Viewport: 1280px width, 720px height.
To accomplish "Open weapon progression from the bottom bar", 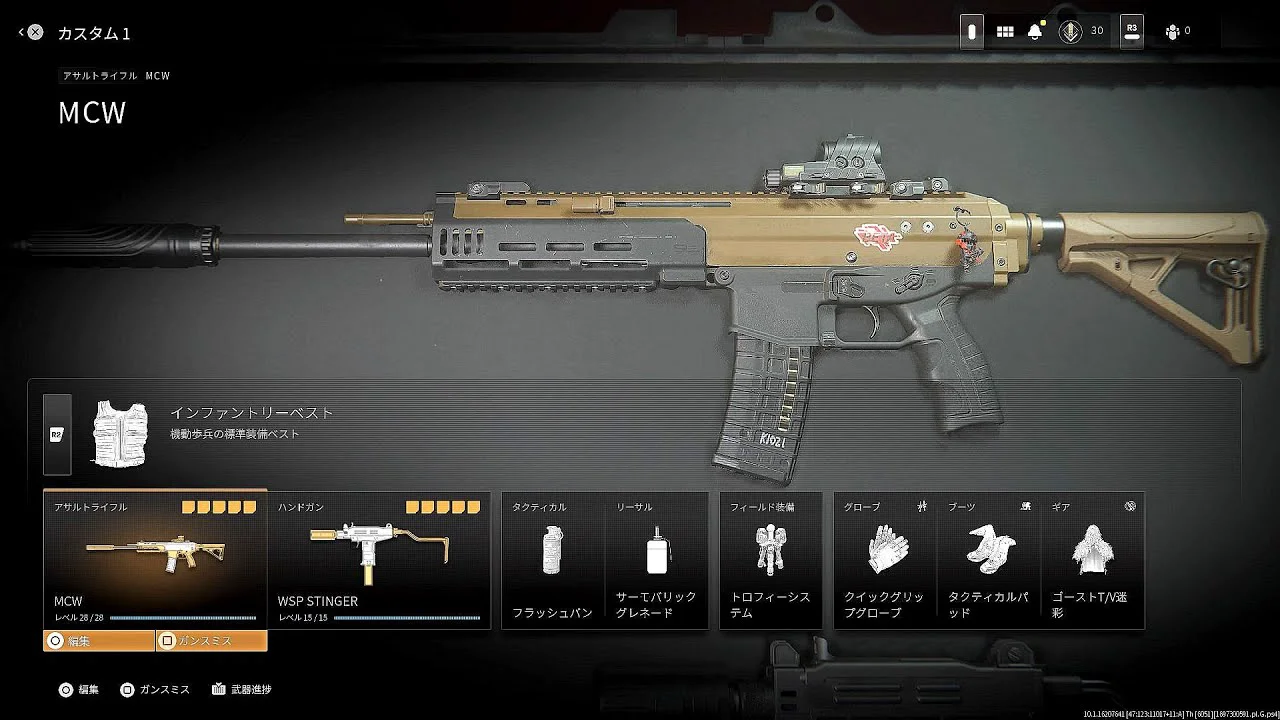I will 242,689.
